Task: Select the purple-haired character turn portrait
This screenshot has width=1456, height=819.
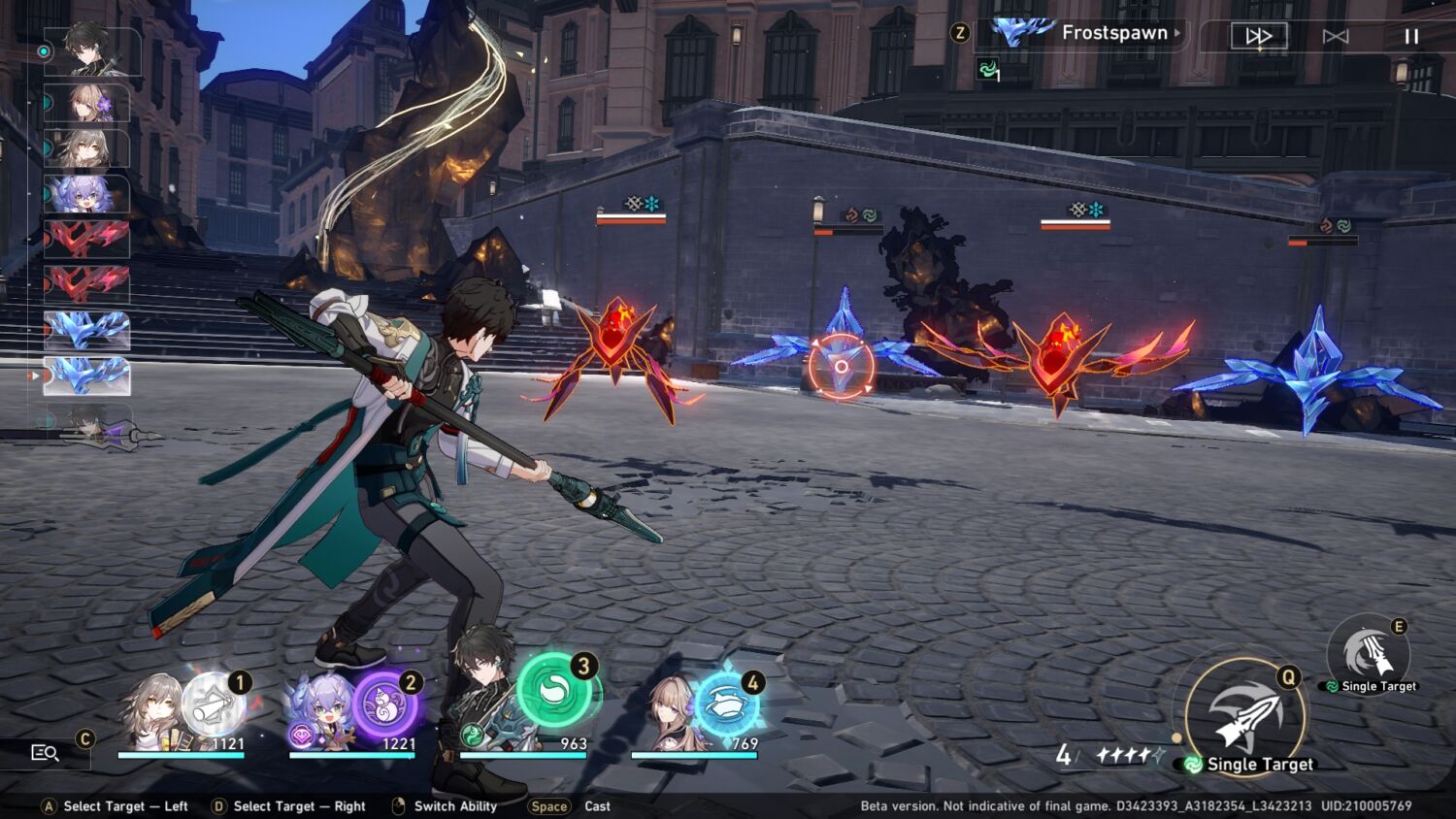Action: click(86, 194)
